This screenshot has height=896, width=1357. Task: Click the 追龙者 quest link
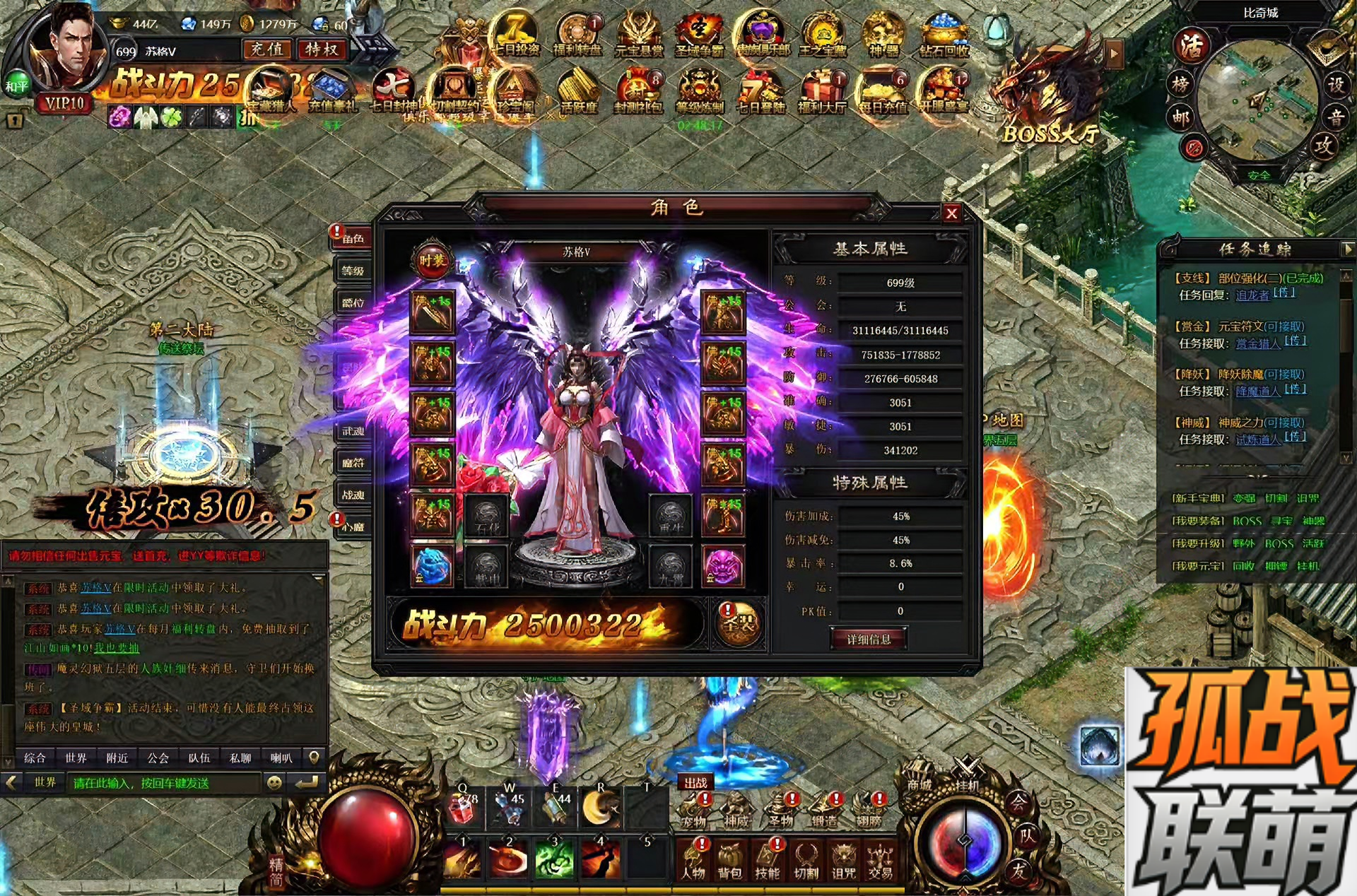(x=1252, y=295)
